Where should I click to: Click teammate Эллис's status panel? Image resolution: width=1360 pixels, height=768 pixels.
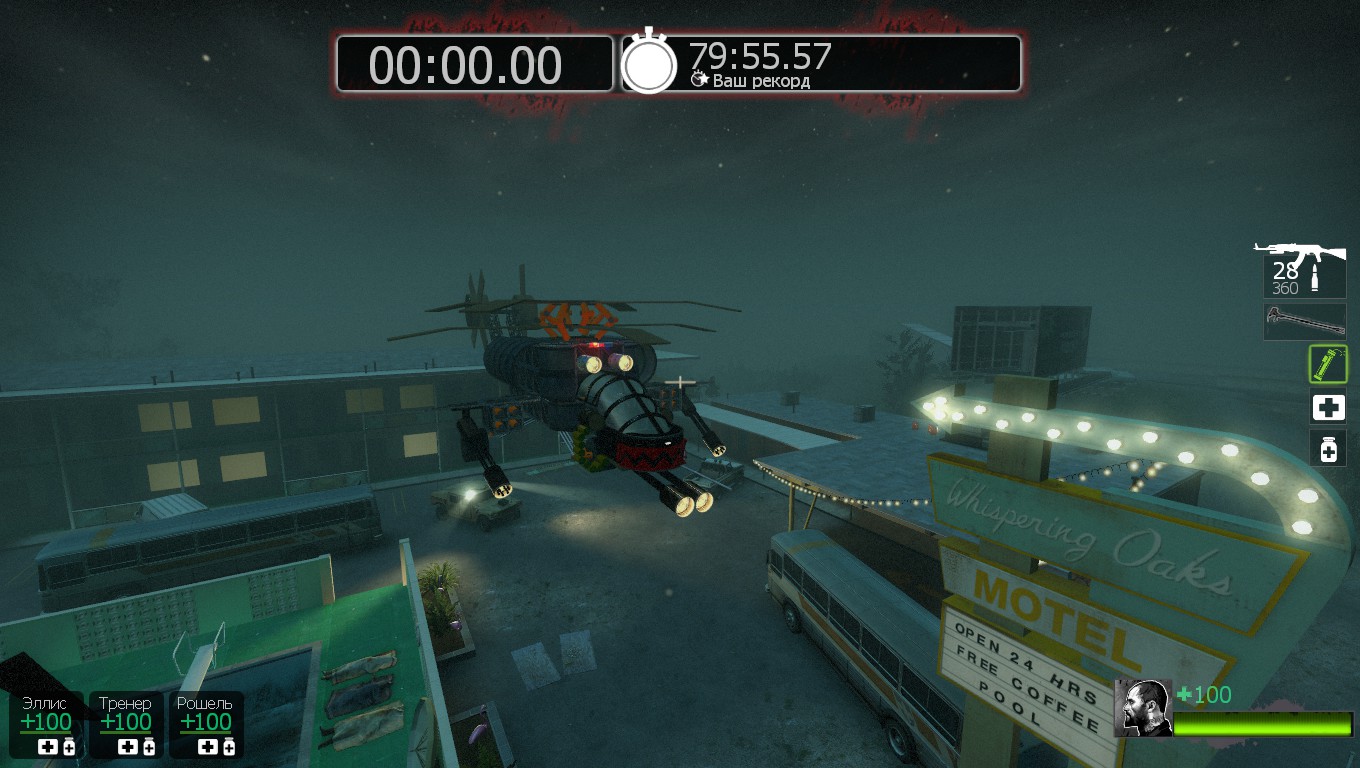tap(47, 724)
